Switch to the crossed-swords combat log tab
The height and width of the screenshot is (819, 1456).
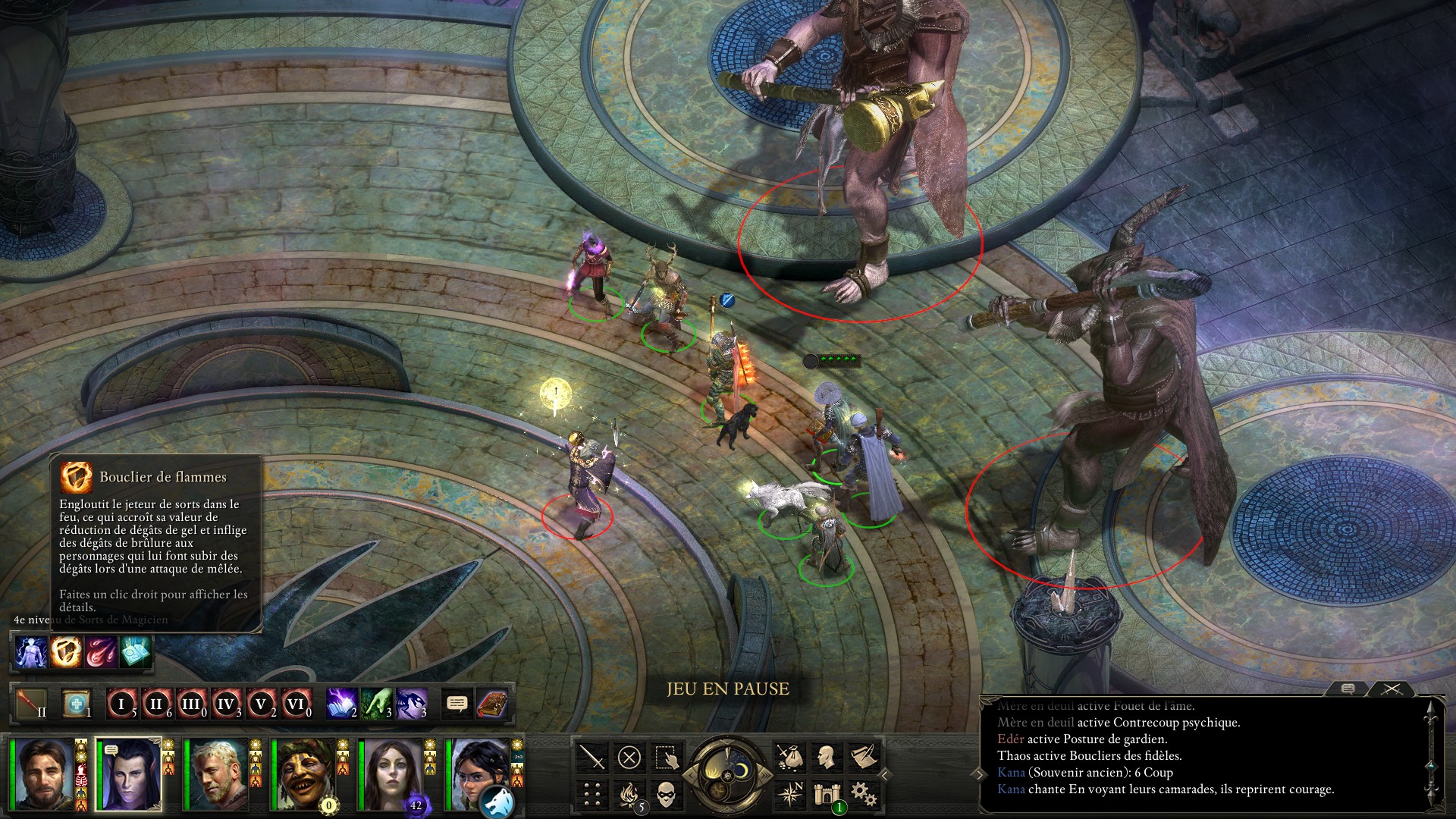click(1392, 689)
